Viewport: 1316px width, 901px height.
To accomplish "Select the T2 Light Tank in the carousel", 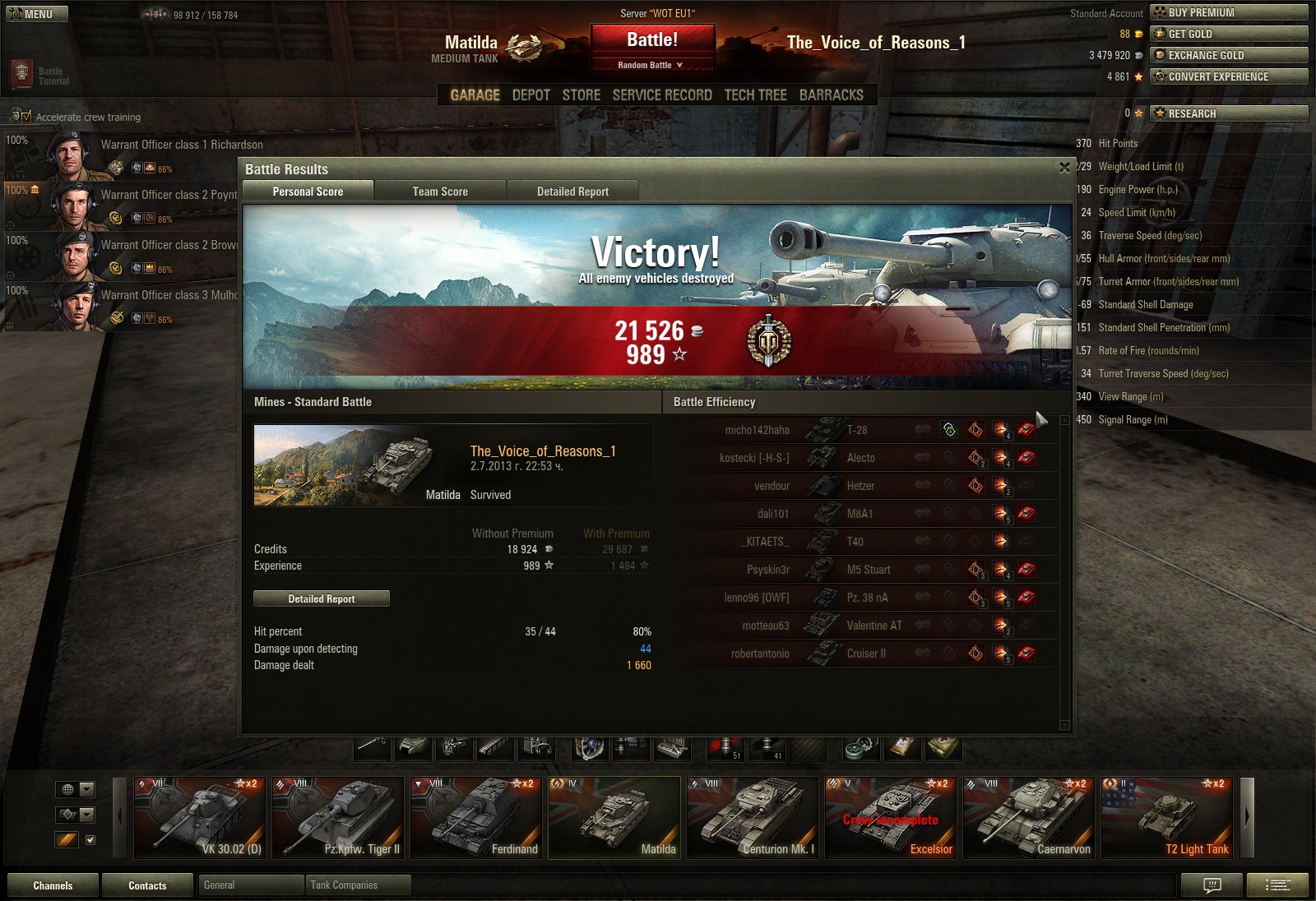I will (1167, 817).
